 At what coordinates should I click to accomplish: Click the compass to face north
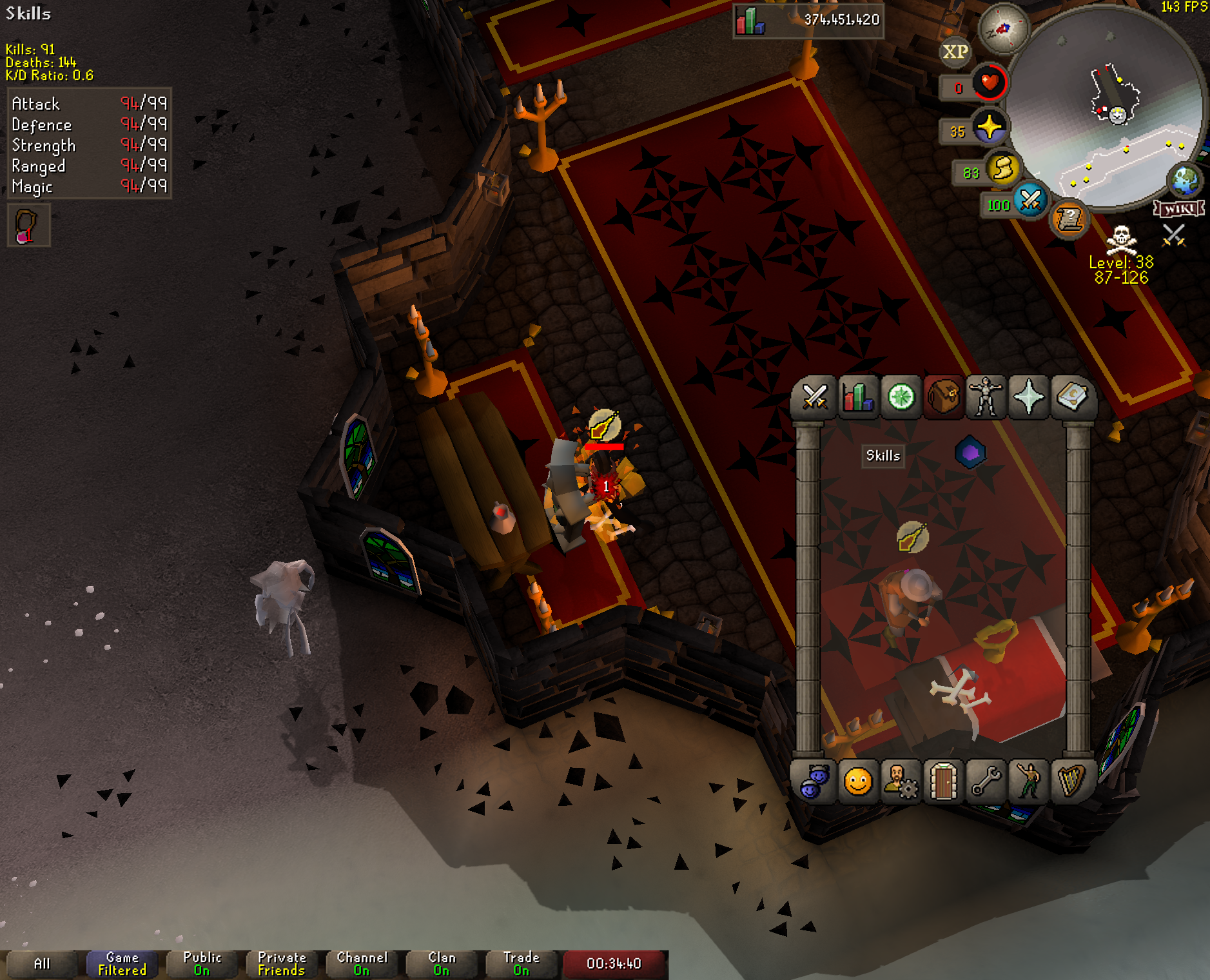(1003, 28)
